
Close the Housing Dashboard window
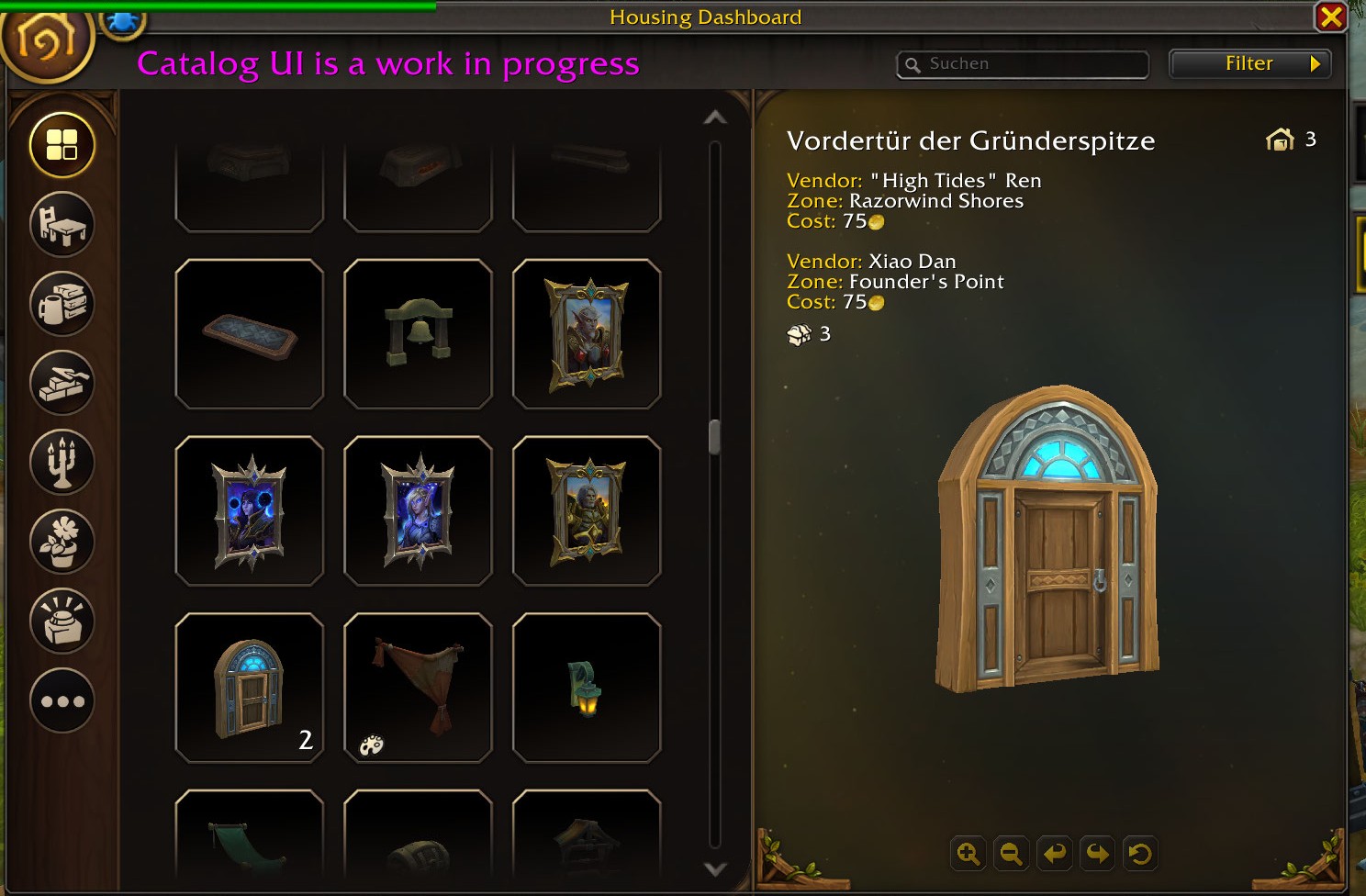(1330, 17)
